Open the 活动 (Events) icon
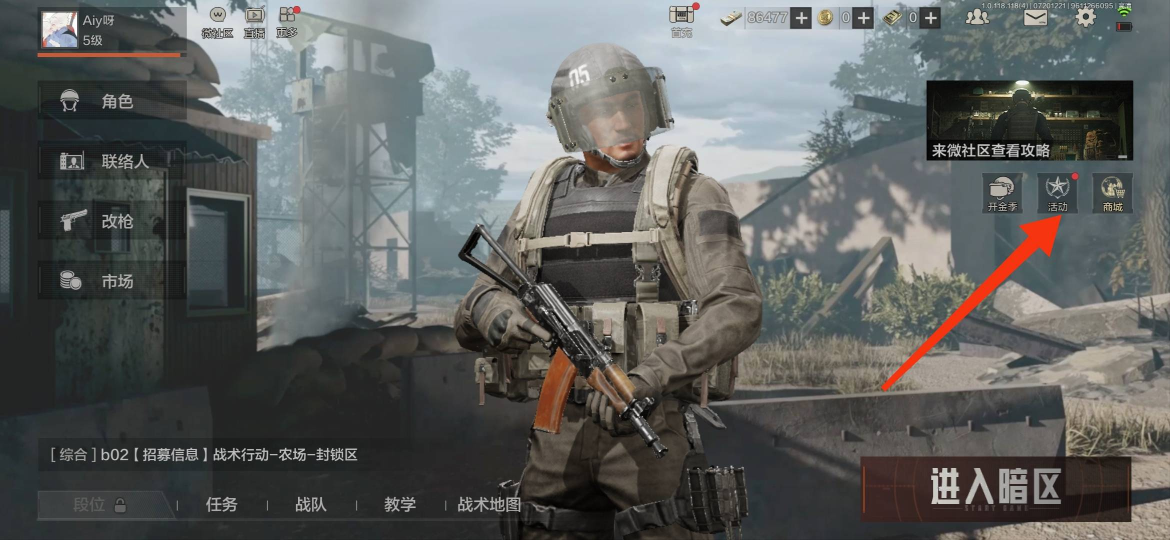The width and height of the screenshot is (1170, 540). (1056, 192)
